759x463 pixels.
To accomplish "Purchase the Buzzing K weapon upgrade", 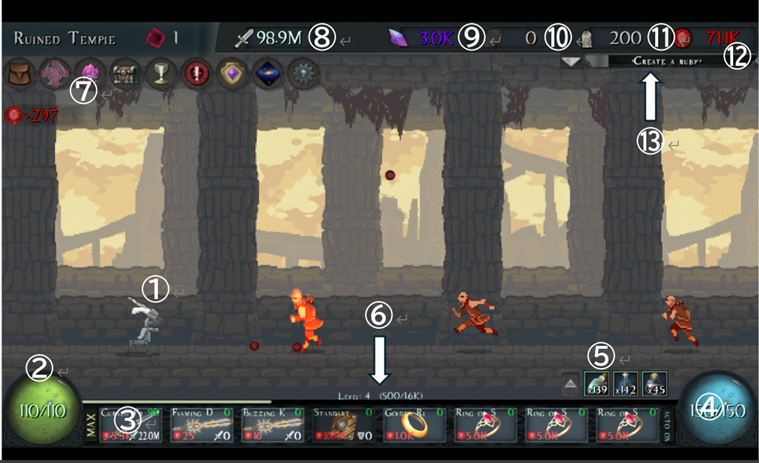I will coord(273,426).
